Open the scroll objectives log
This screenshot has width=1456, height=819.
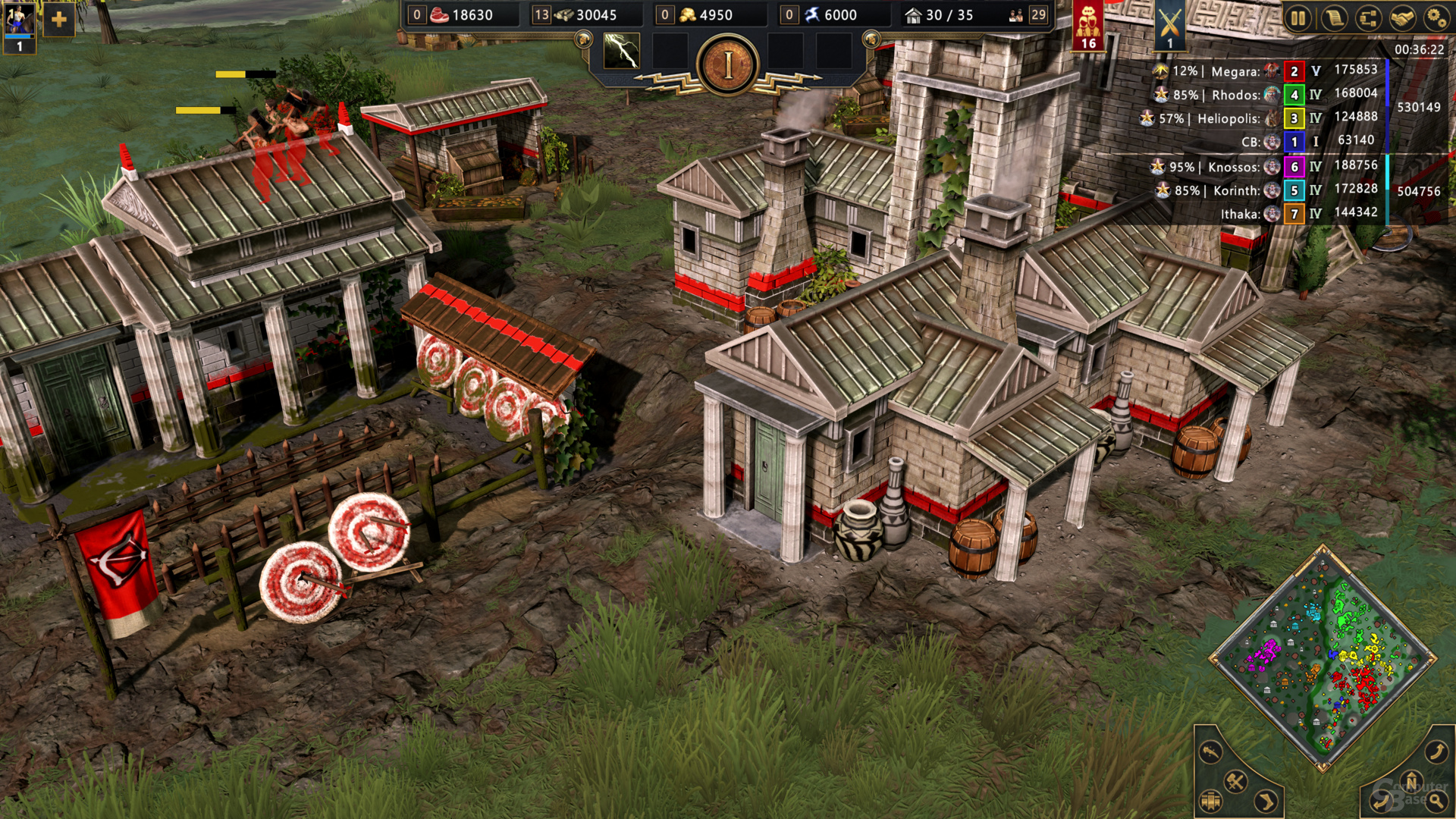point(1333,17)
